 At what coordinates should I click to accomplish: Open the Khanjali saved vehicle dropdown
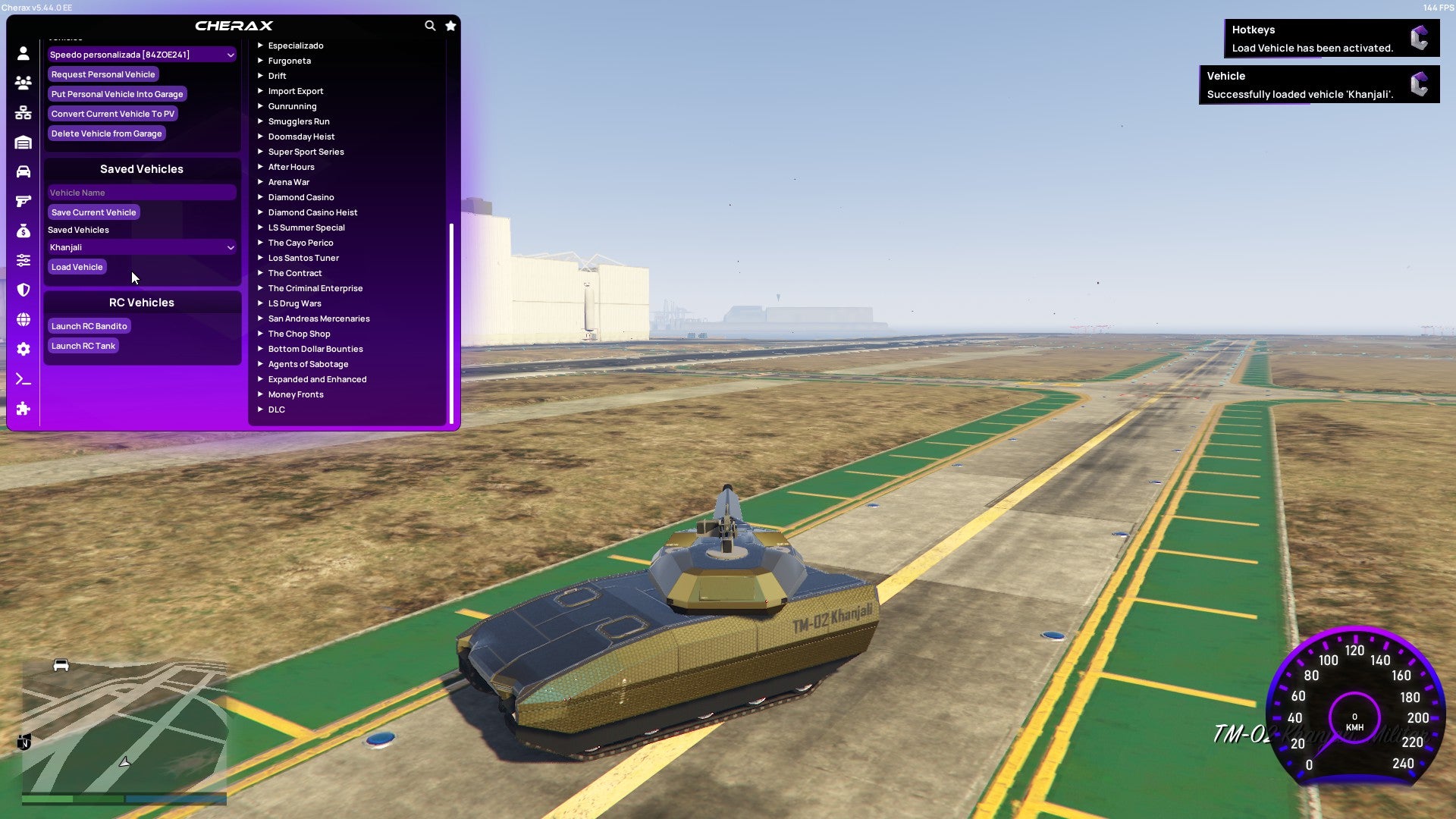pyautogui.click(x=141, y=247)
